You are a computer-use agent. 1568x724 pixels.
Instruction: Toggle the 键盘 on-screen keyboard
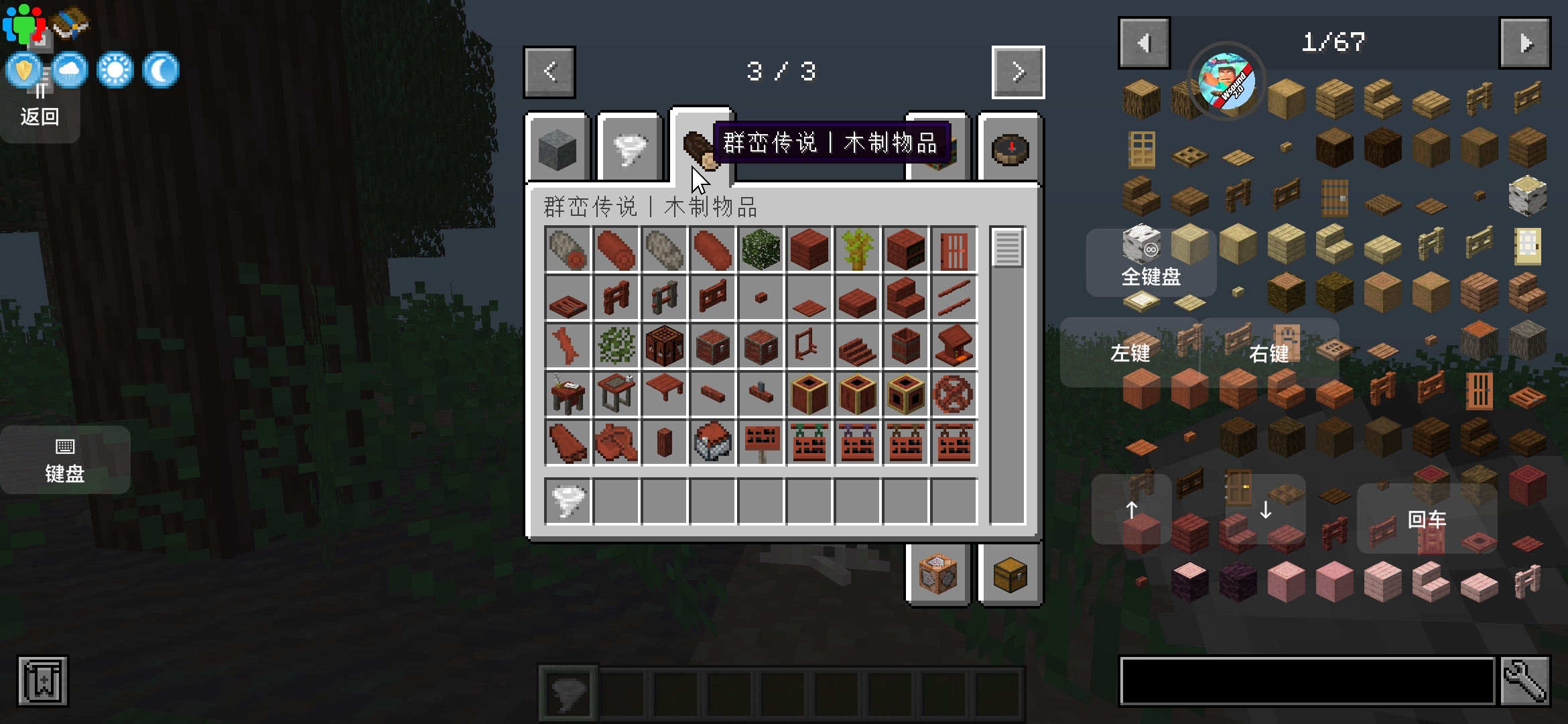click(x=65, y=460)
